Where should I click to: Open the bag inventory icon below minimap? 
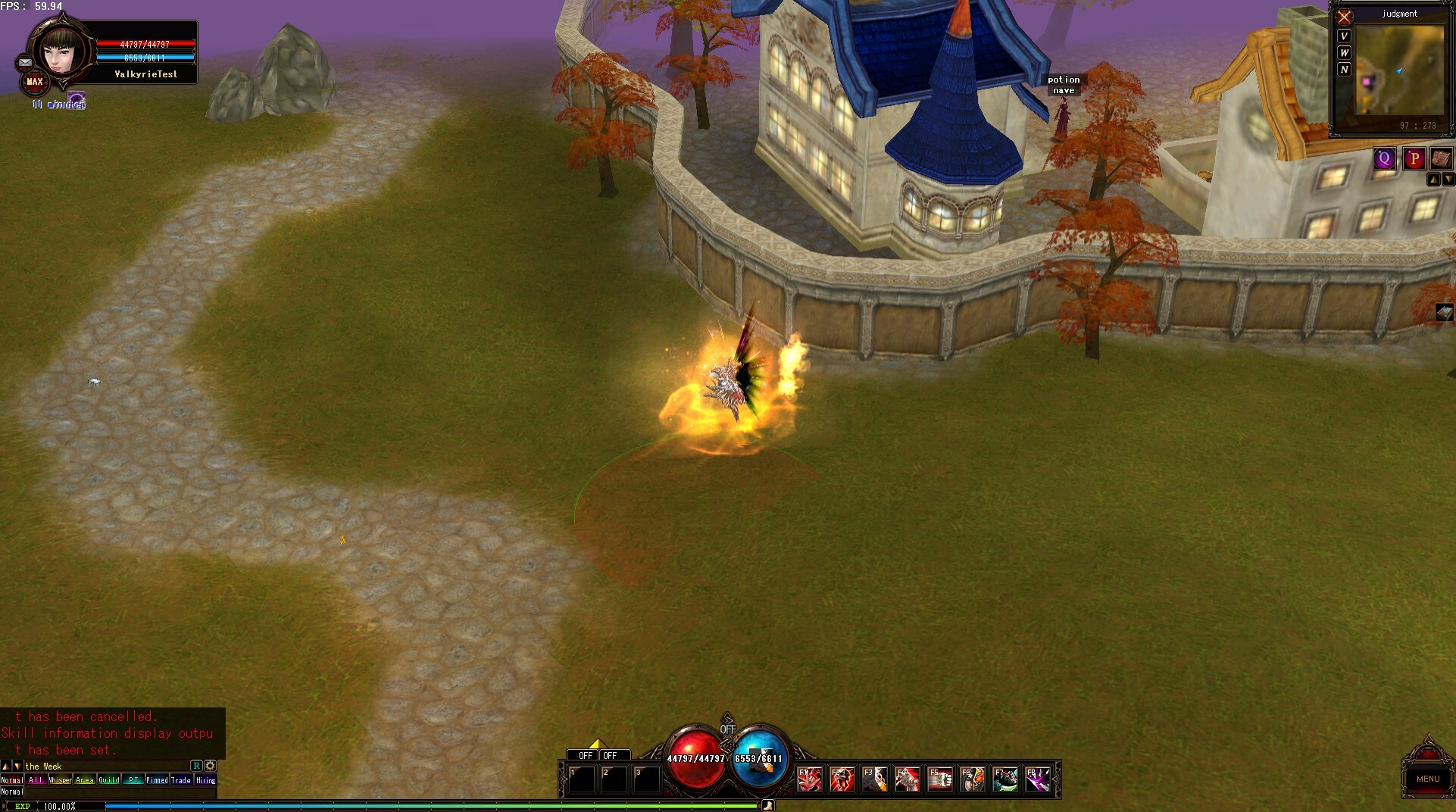click(1441, 158)
